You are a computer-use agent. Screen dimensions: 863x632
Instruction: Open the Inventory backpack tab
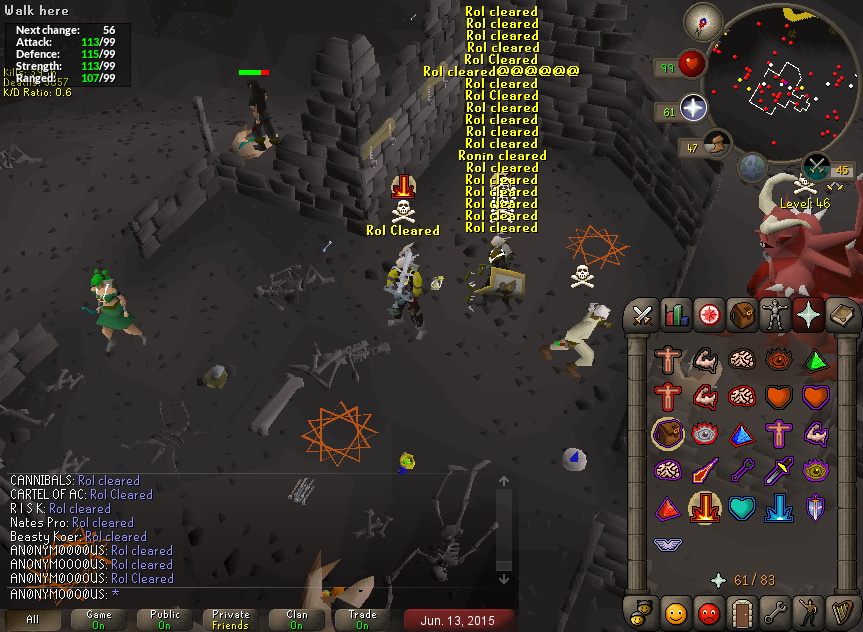coord(741,316)
